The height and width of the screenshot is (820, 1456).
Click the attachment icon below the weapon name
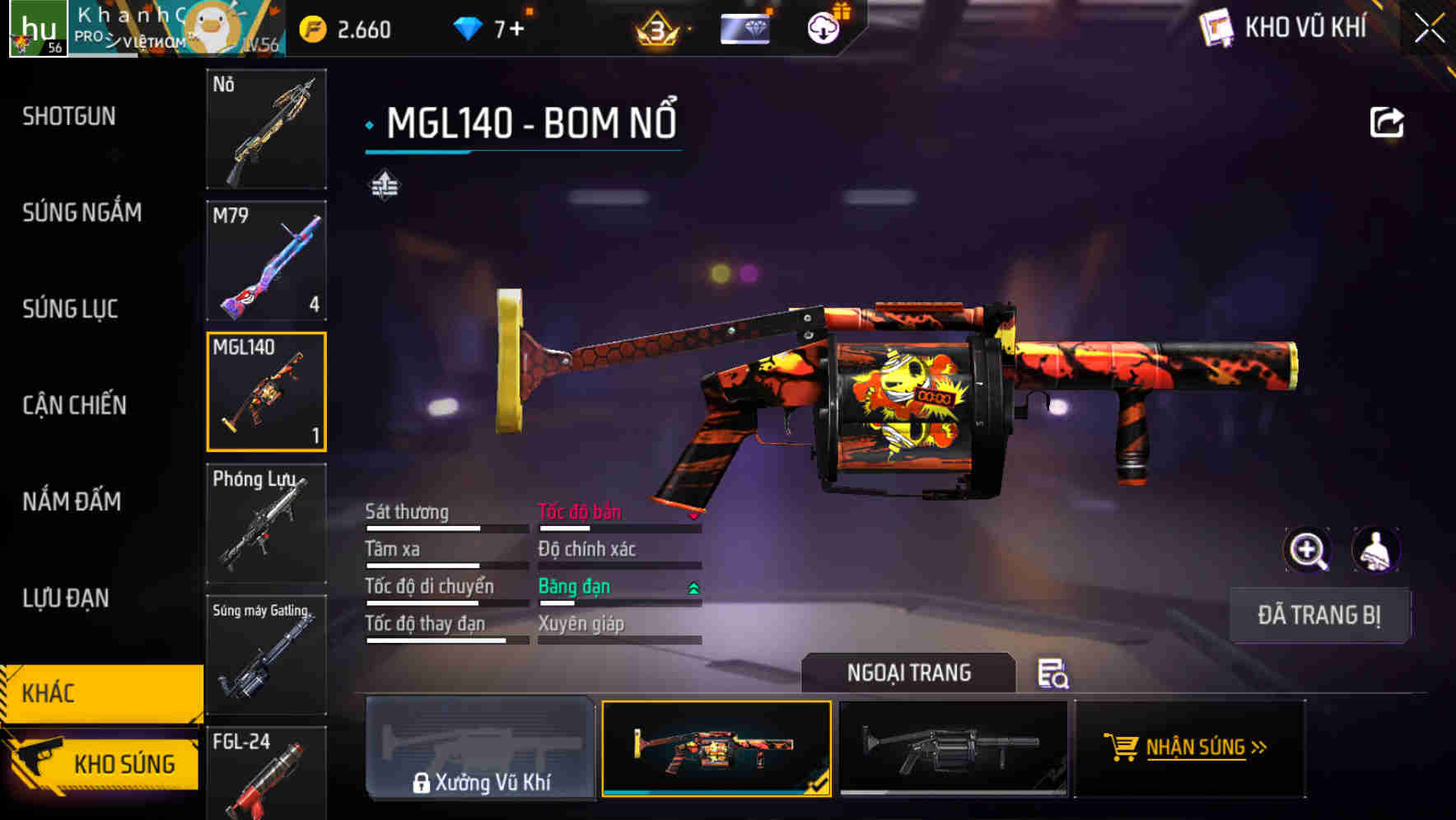(384, 184)
